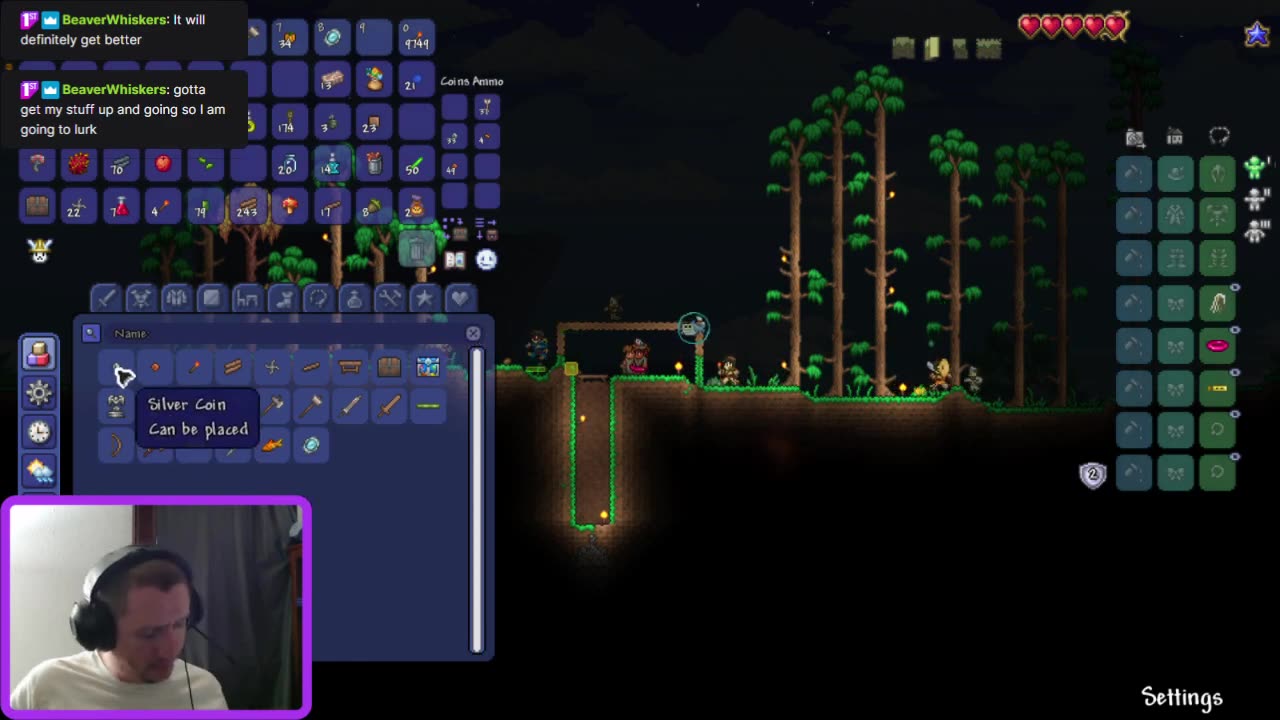Open the emote smiley menu

[486, 259]
